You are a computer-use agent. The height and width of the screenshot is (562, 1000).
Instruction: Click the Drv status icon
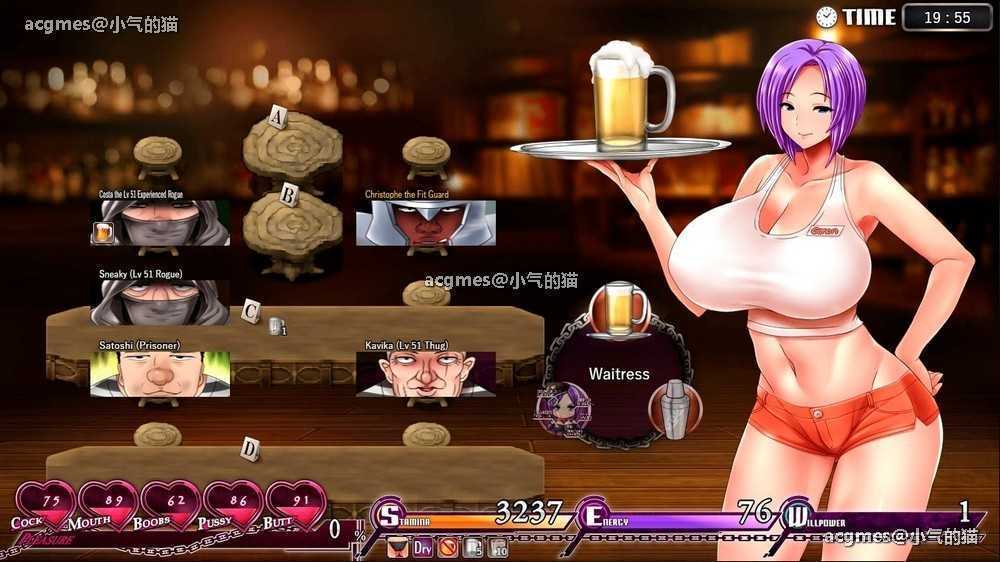click(423, 548)
